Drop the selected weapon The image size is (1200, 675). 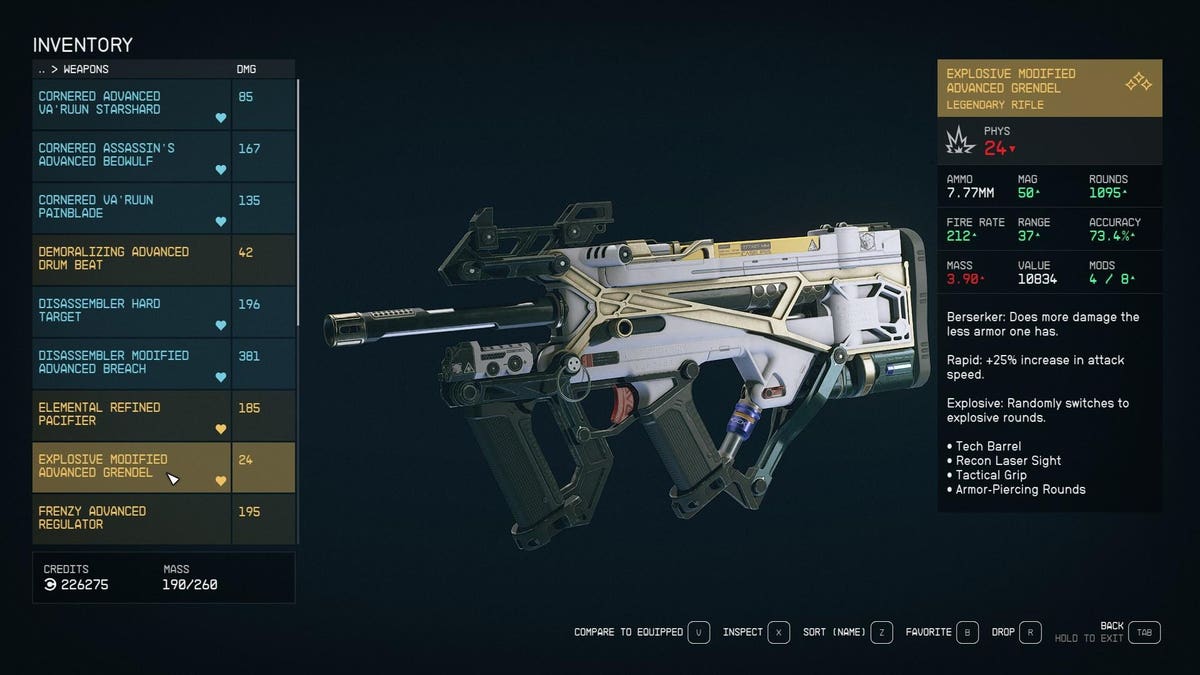(1031, 632)
